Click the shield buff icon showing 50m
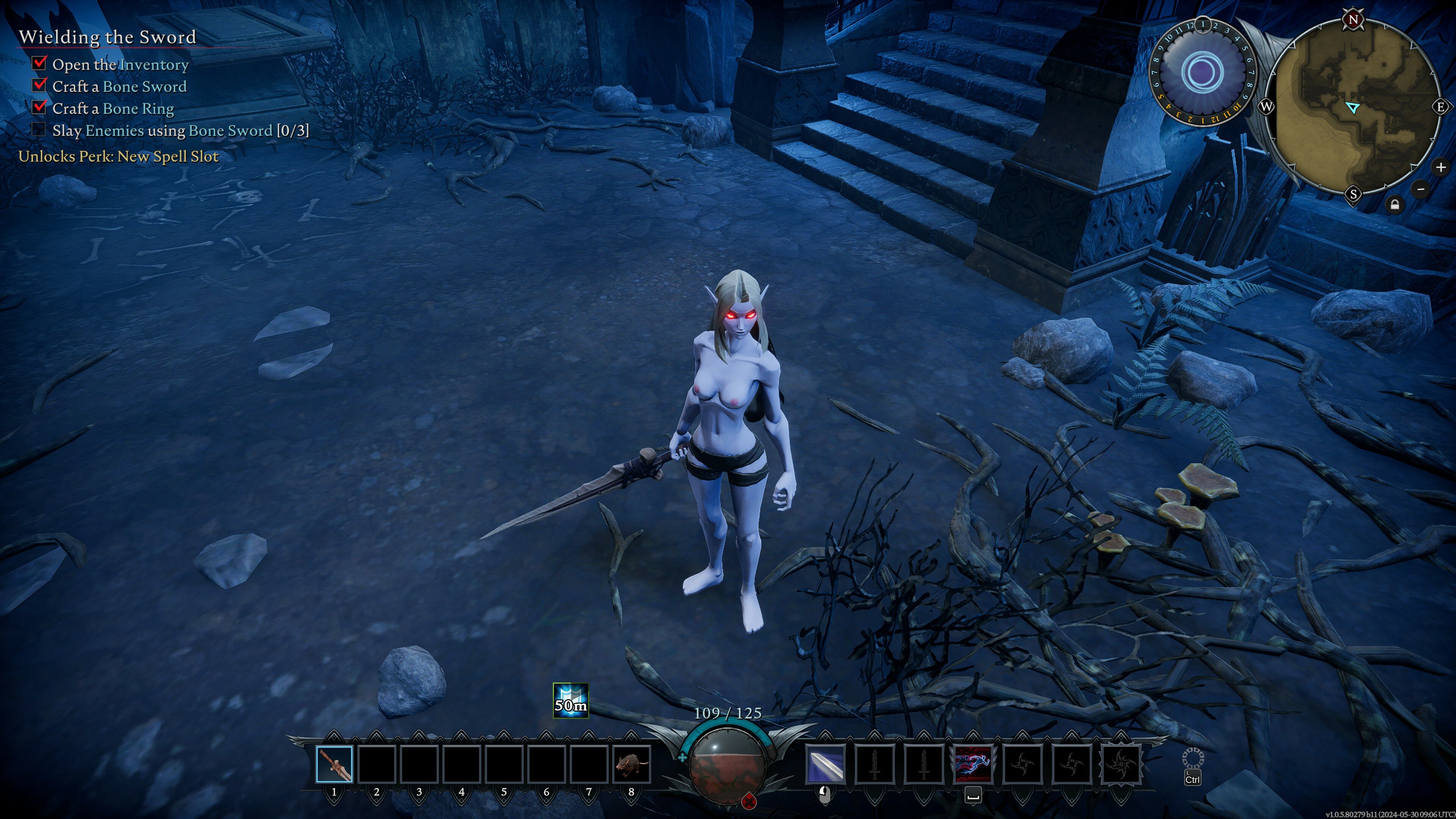 click(570, 700)
